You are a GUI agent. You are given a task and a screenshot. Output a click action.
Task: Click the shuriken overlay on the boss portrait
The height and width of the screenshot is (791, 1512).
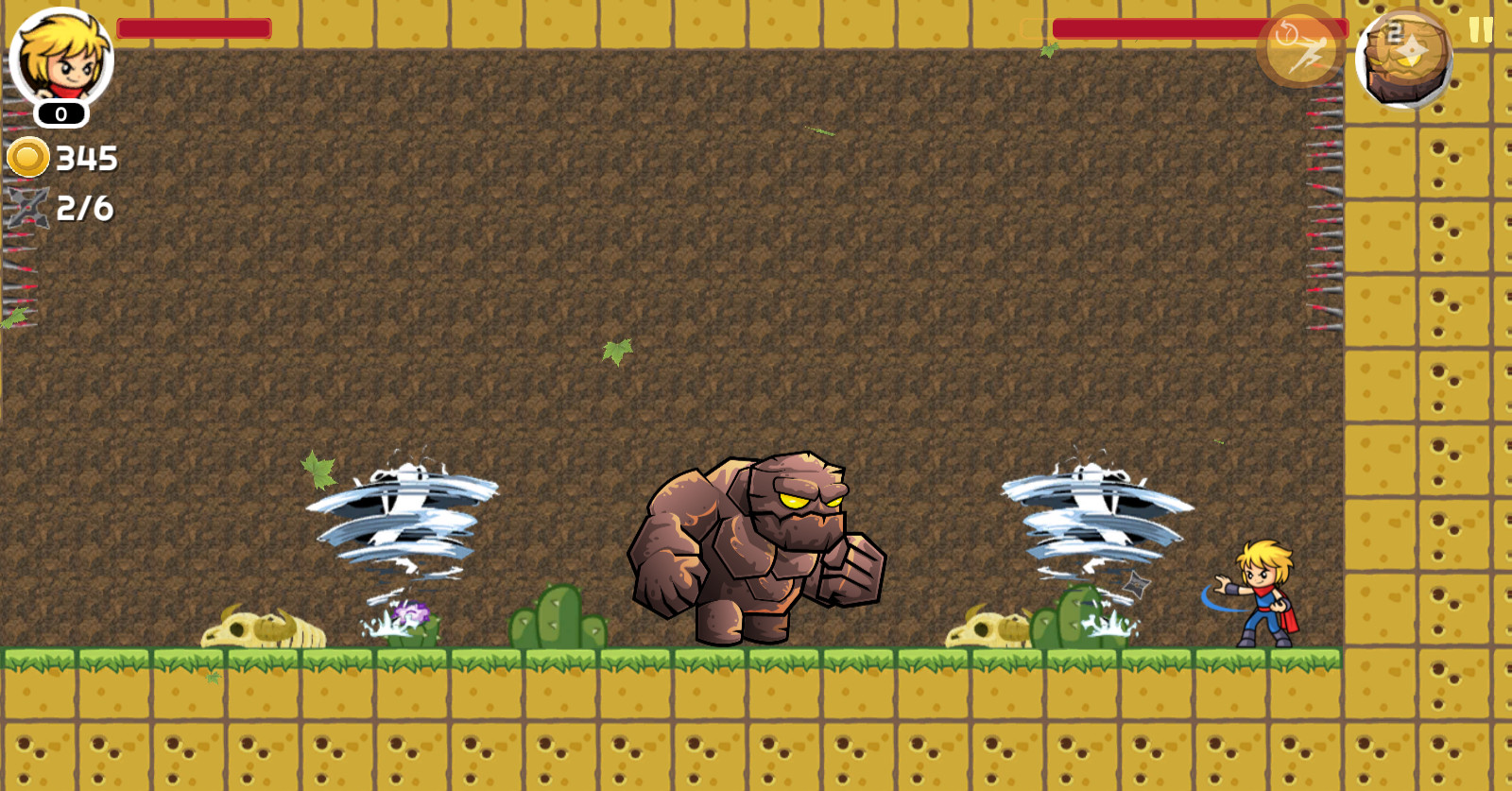click(1413, 50)
